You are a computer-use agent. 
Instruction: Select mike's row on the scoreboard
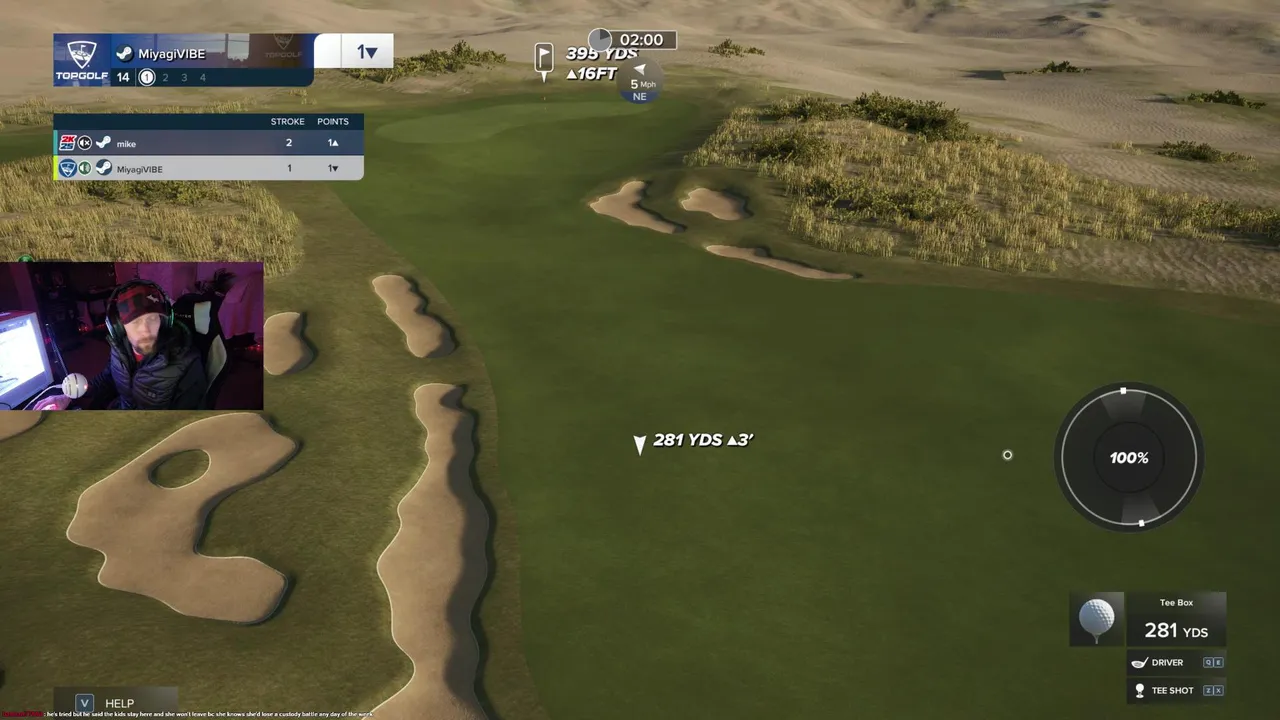208,143
